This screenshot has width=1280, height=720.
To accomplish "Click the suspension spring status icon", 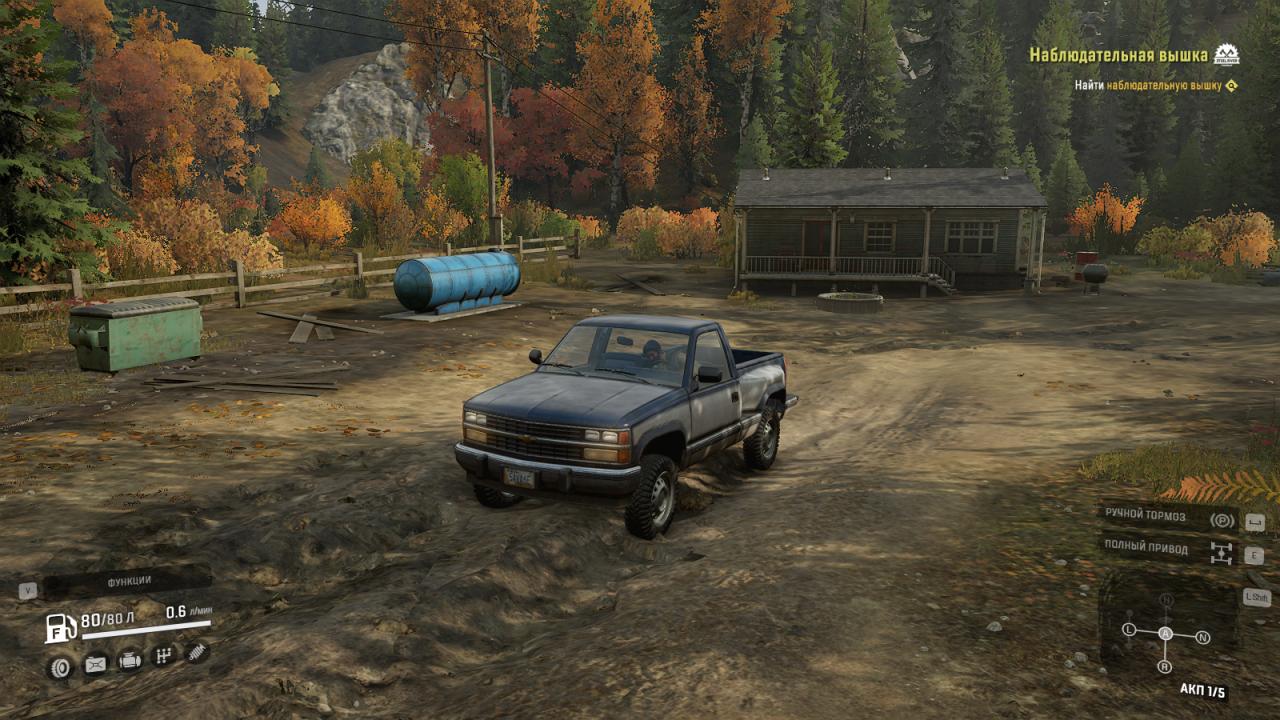I will tap(197, 652).
